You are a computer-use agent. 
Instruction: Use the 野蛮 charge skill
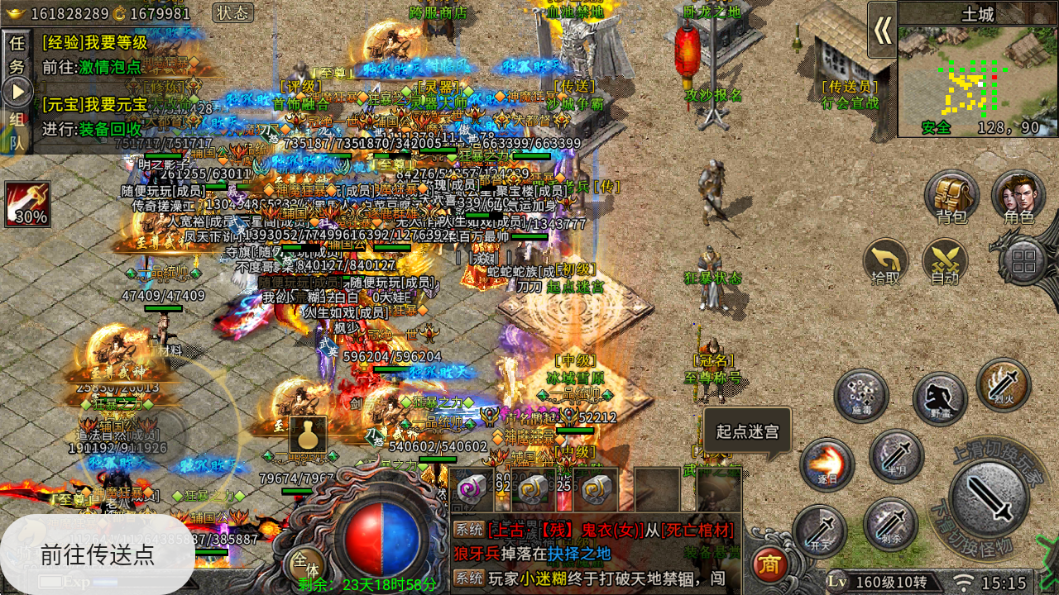click(x=939, y=397)
